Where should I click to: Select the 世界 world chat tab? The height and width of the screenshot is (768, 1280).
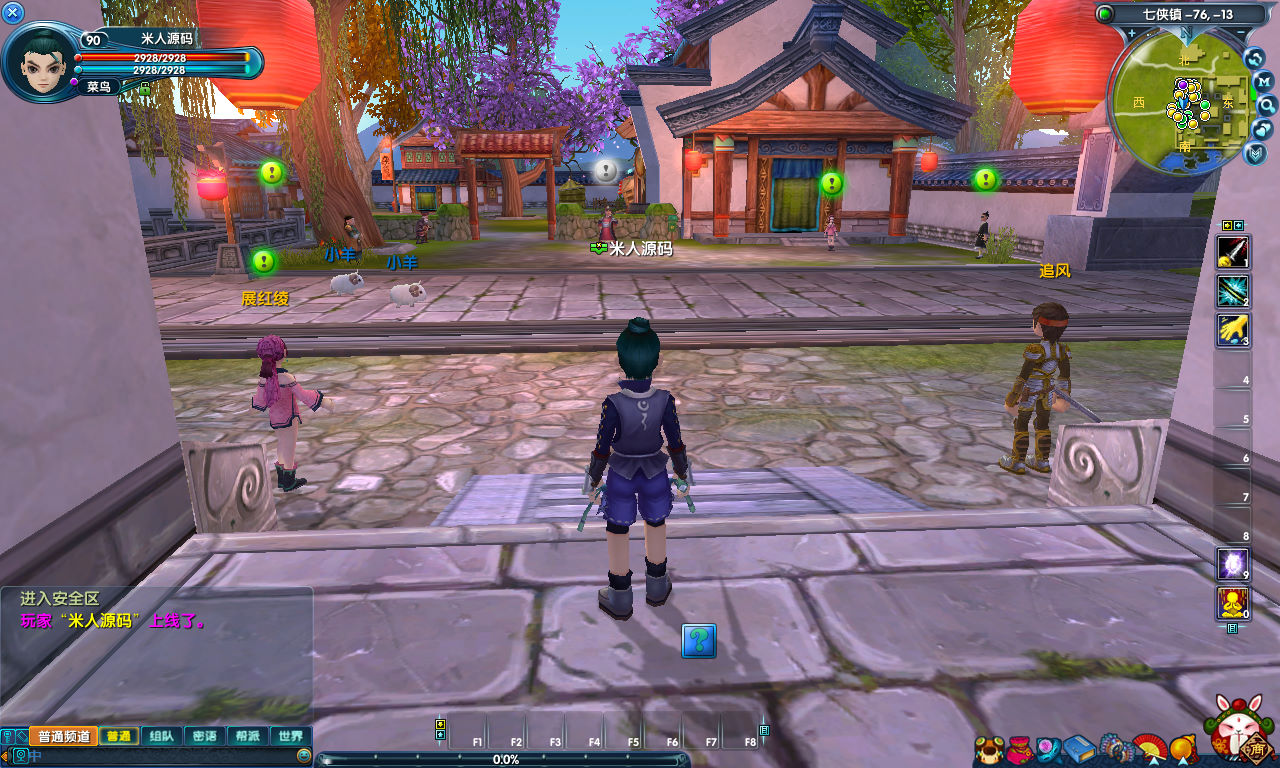pos(290,736)
